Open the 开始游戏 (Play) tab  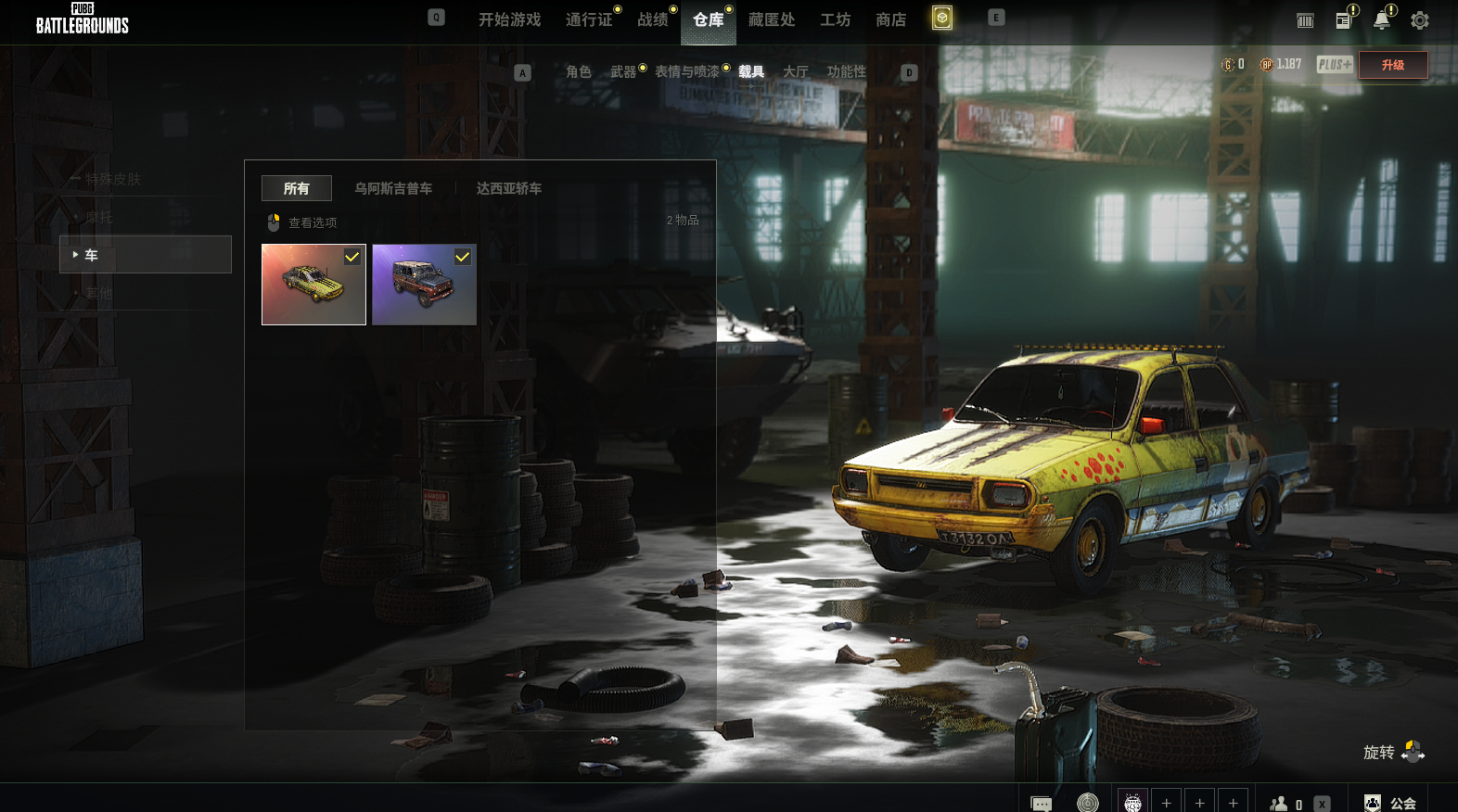click(509, 19)
